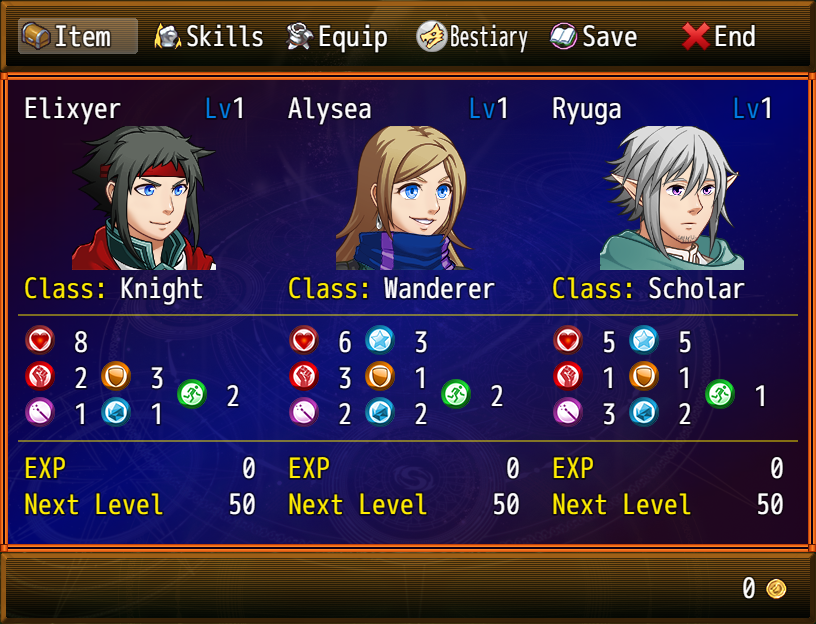Open the Equip menu
The image size is (816, 624).
337,37
